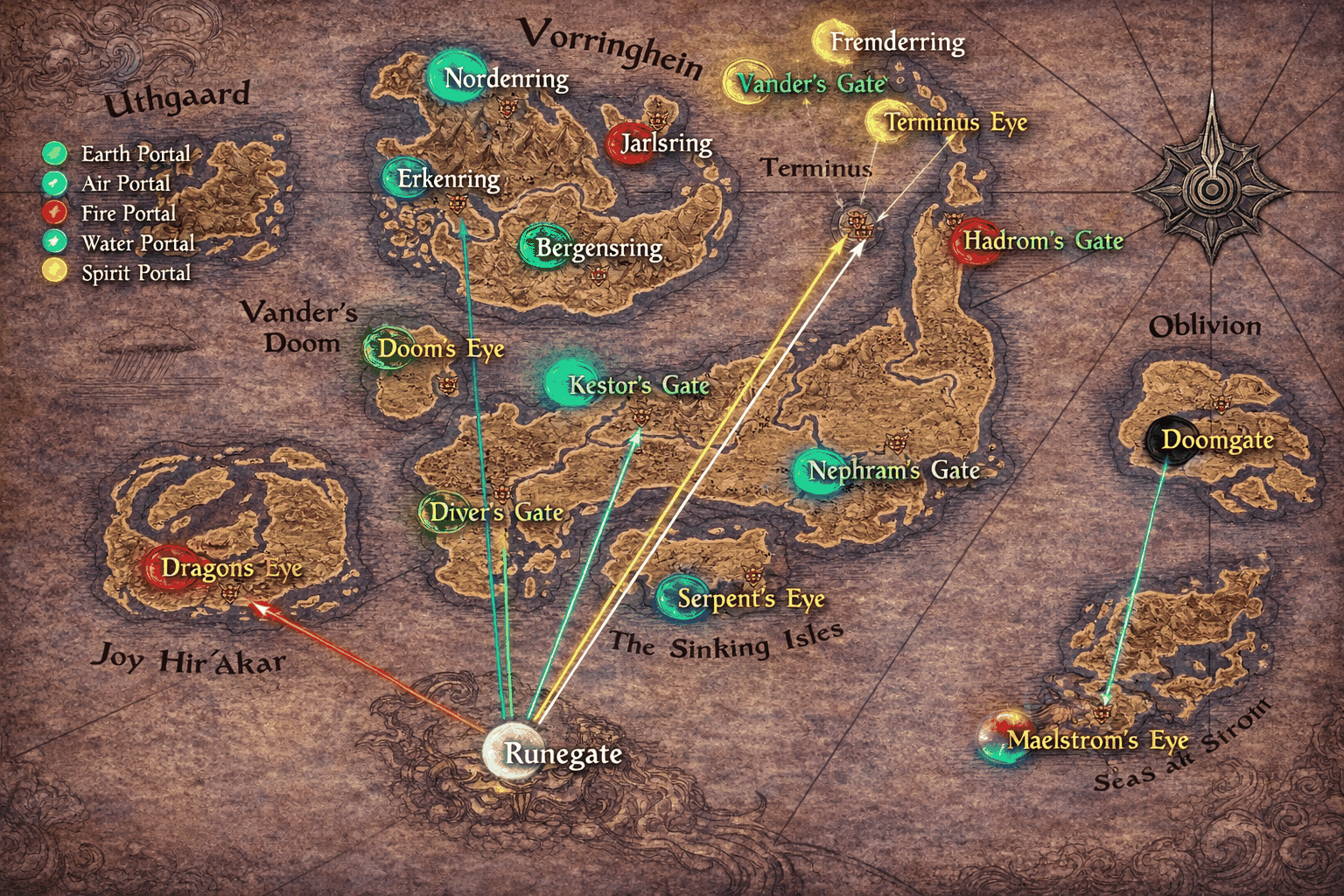Click the Erkenring portal marker

(403, 178)
